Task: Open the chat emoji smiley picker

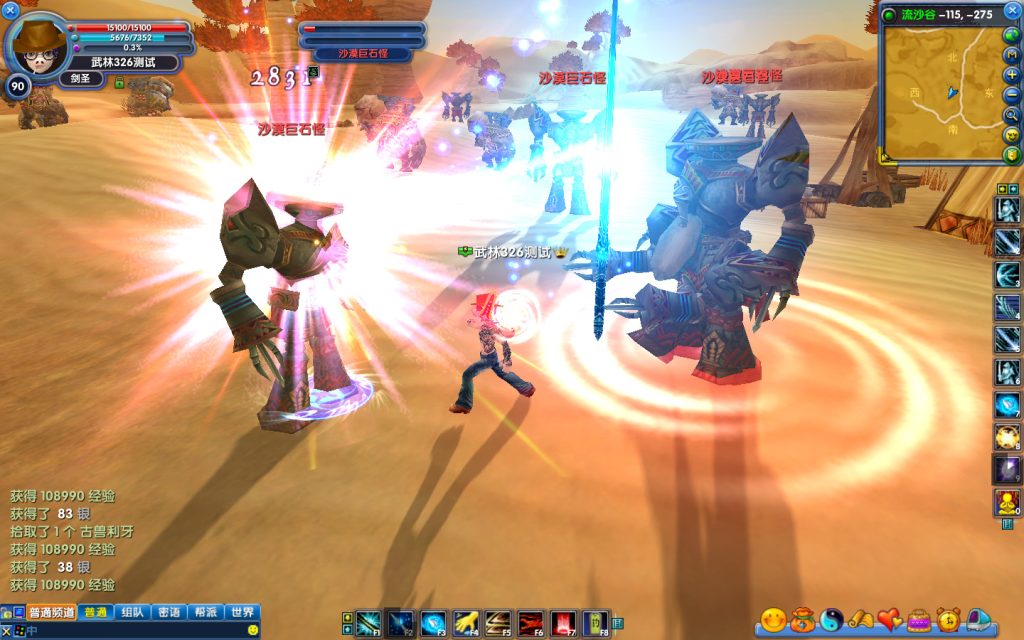Action: coord(253,630)
